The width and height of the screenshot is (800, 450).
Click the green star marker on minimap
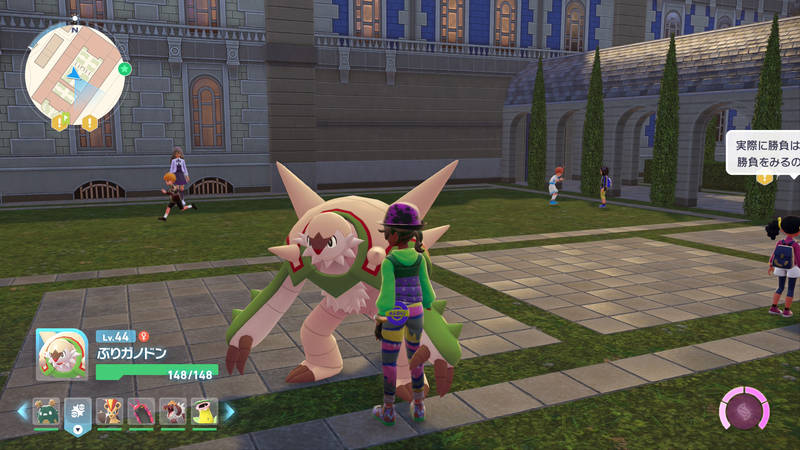[x=124, y=70]
